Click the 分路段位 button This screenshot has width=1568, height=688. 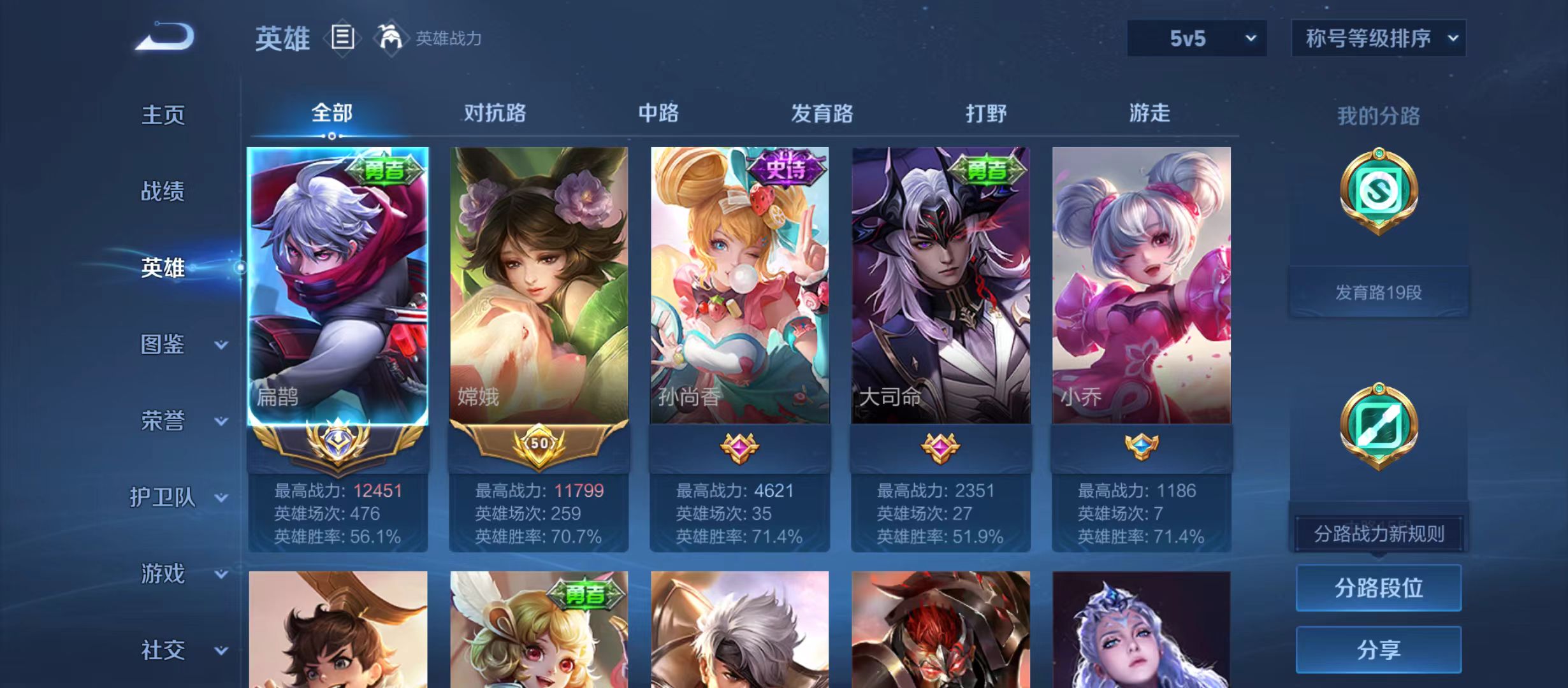(x=1379, y=589)
